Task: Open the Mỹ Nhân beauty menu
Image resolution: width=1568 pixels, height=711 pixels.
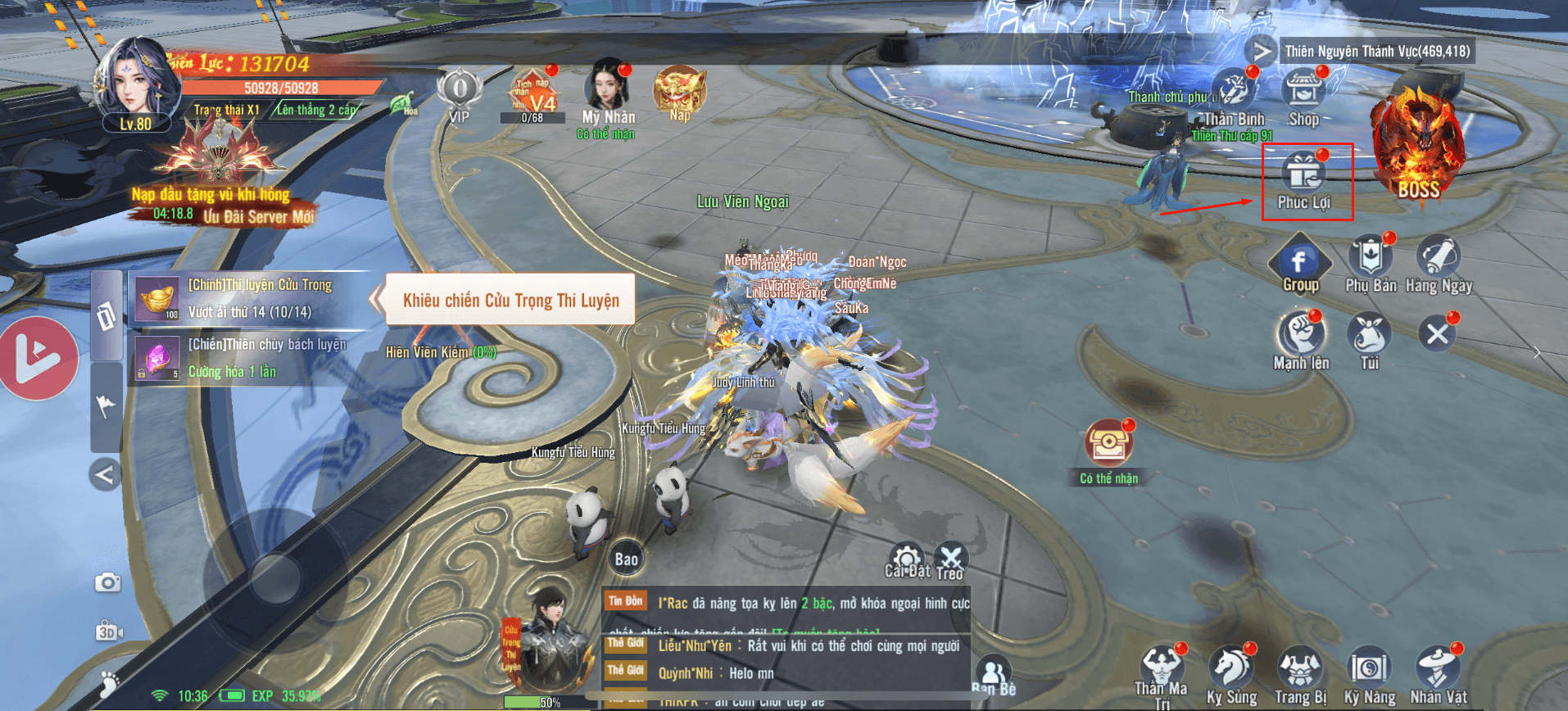Action: coord(607,88)
